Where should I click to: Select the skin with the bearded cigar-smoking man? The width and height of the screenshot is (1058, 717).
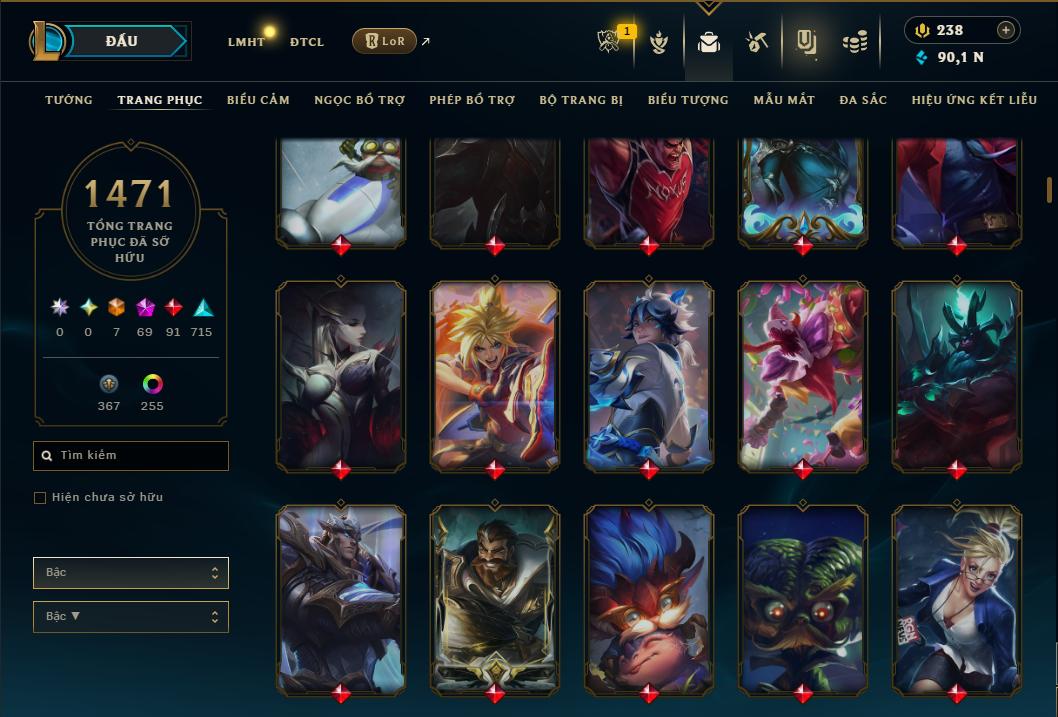pyautogui.click(x=495, y=599)
